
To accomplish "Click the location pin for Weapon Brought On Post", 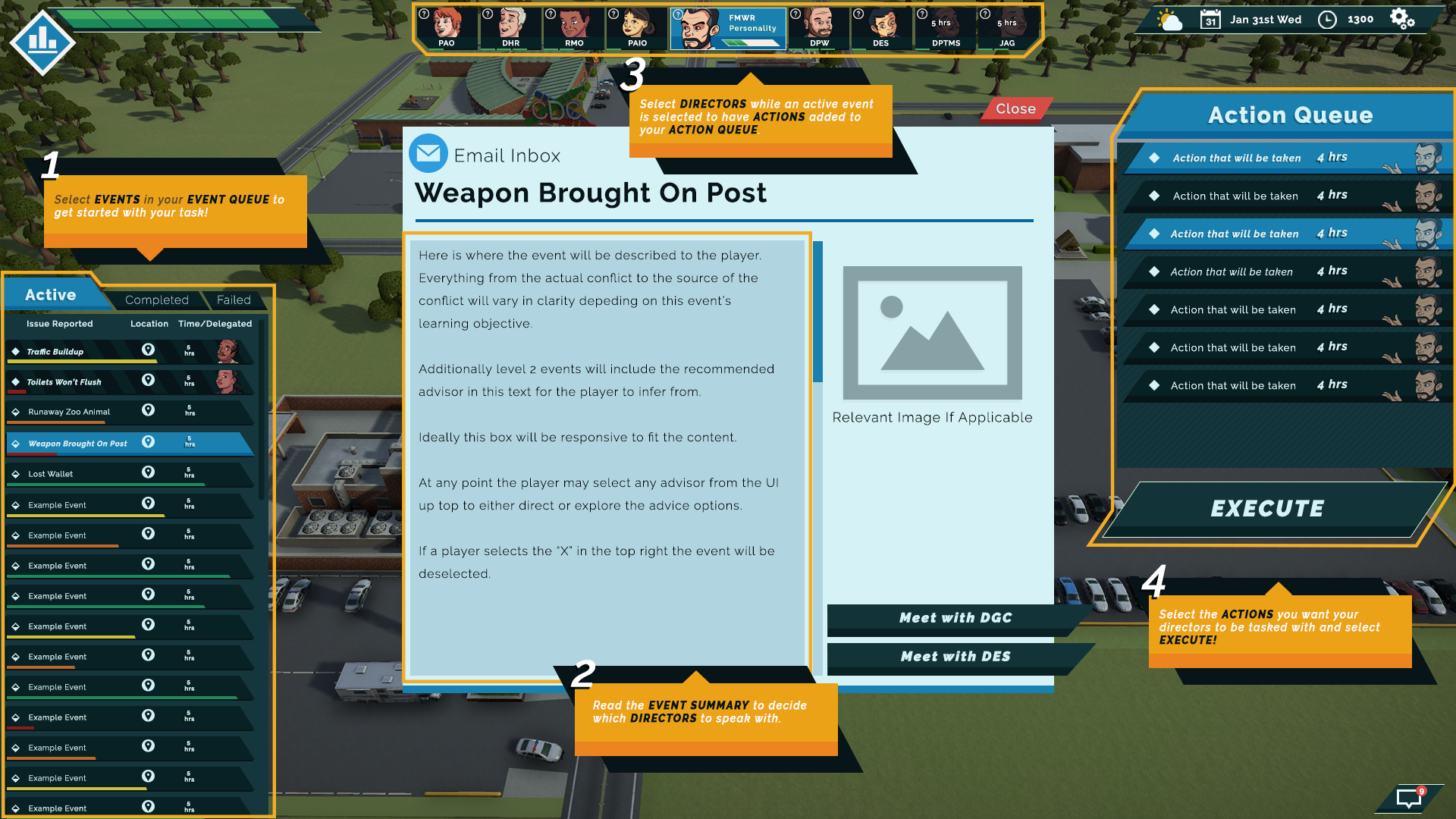I will coord(149,441).
